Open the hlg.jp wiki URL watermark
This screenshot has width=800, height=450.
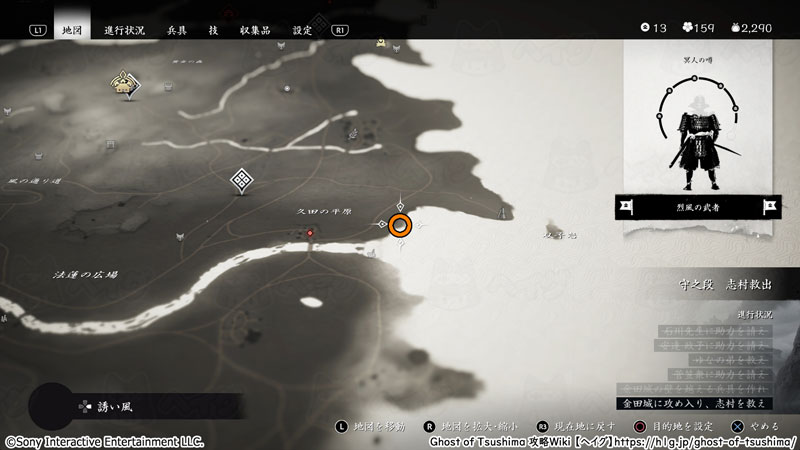click(614, 441)
